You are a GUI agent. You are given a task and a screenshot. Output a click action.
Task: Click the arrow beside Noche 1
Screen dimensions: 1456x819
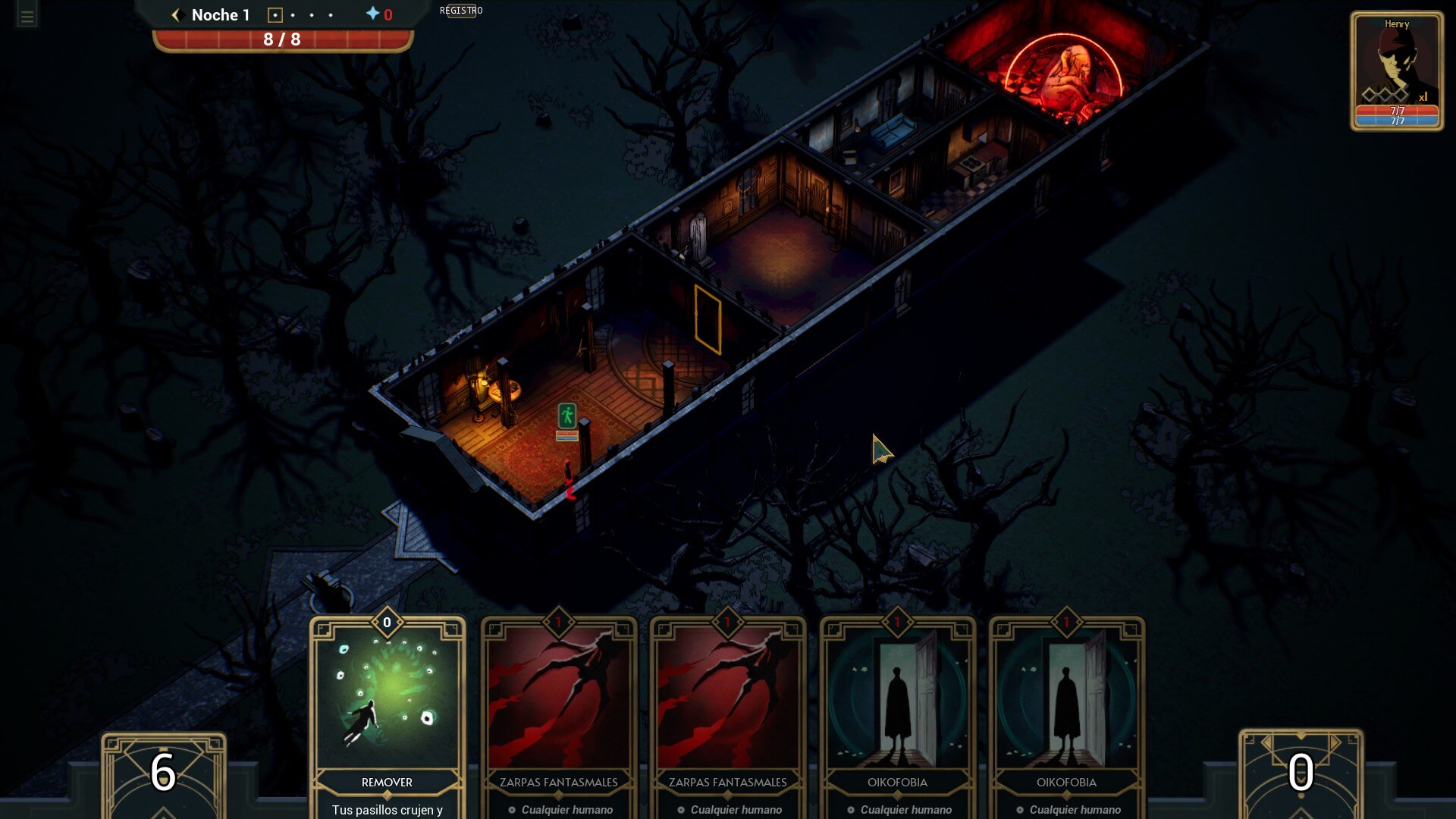point(177,15)
